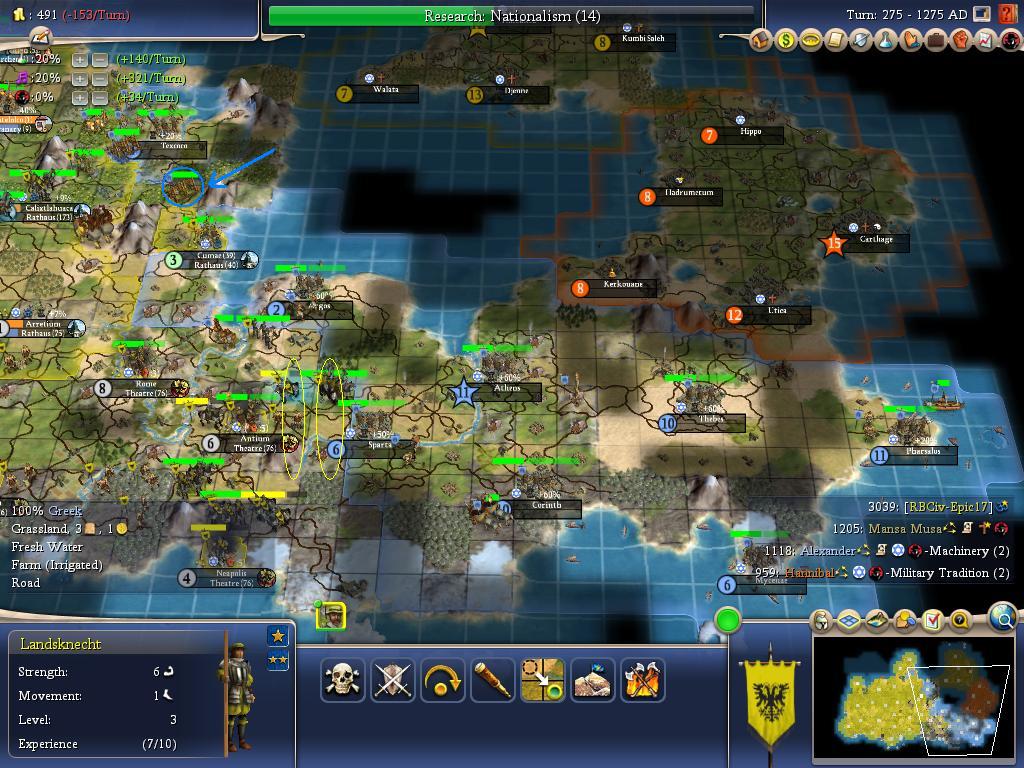The width and height of the screenshot is (1024, 768).
Task: Decrease the espionage rate percentage
Action: [100, 97]
